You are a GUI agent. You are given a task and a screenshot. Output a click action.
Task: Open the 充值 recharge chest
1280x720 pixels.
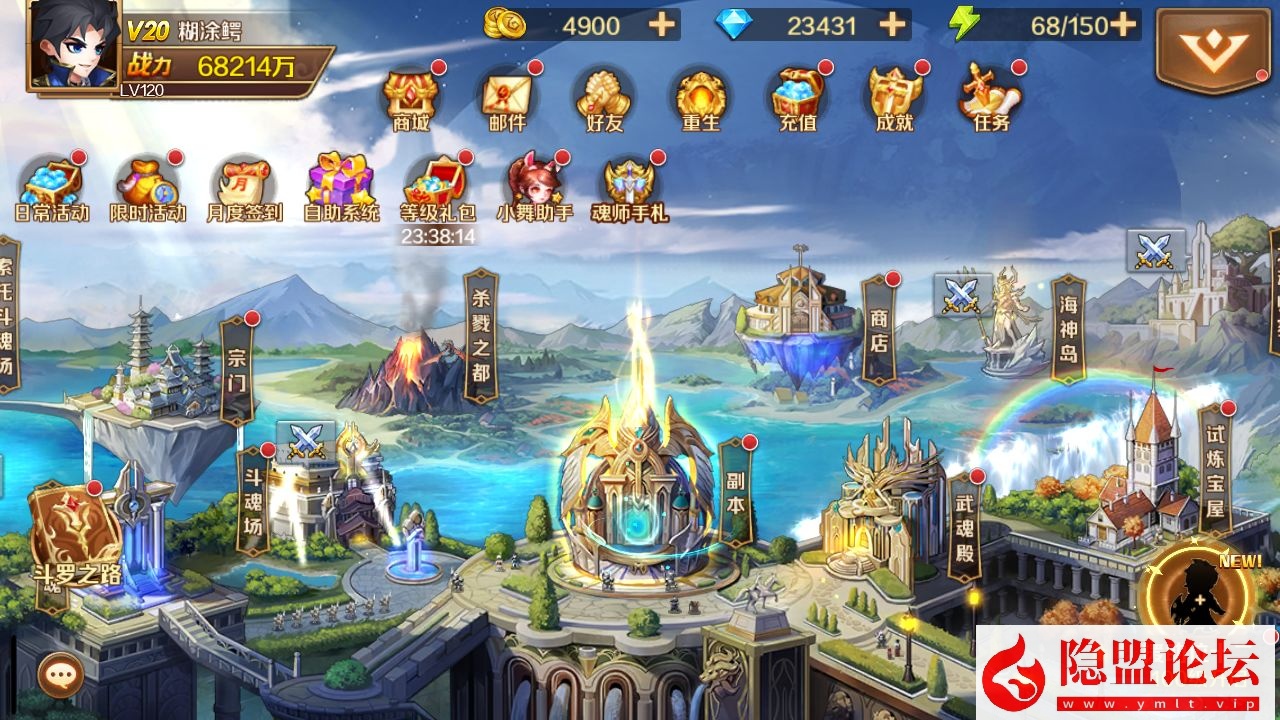click(x=796, y=100)
